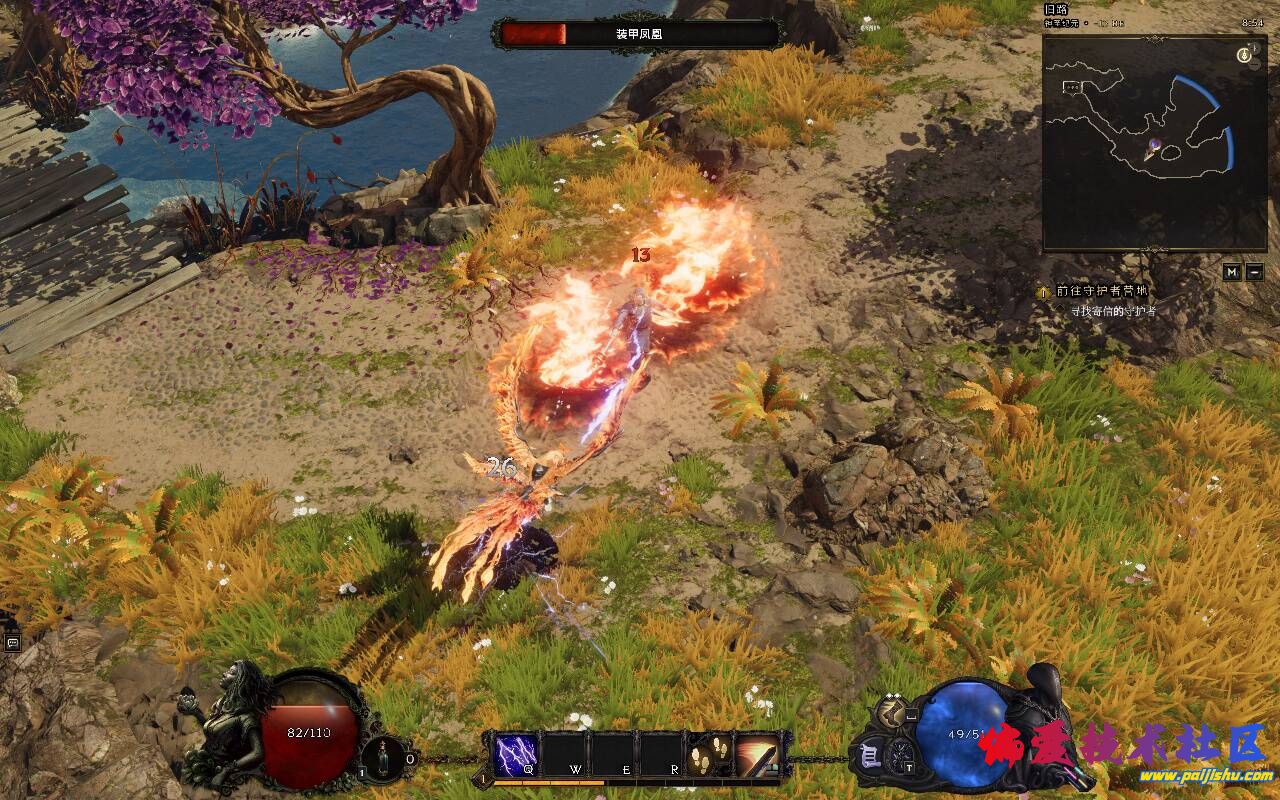Click the dark T-slot icon by the mana orb
The width and height of the screenshot is (1280, 800).
[901, 755]
